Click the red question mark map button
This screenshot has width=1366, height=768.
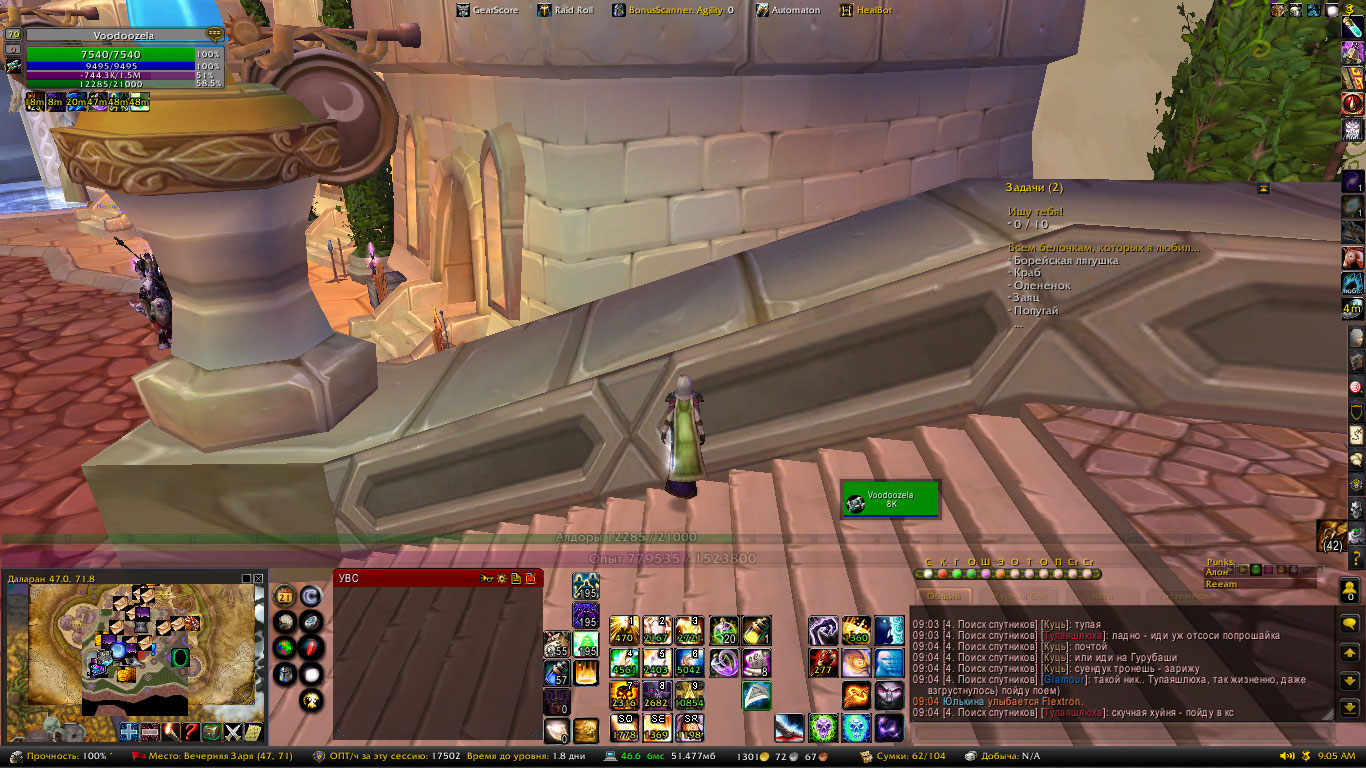pyautogui.click(x=191, y=731)
